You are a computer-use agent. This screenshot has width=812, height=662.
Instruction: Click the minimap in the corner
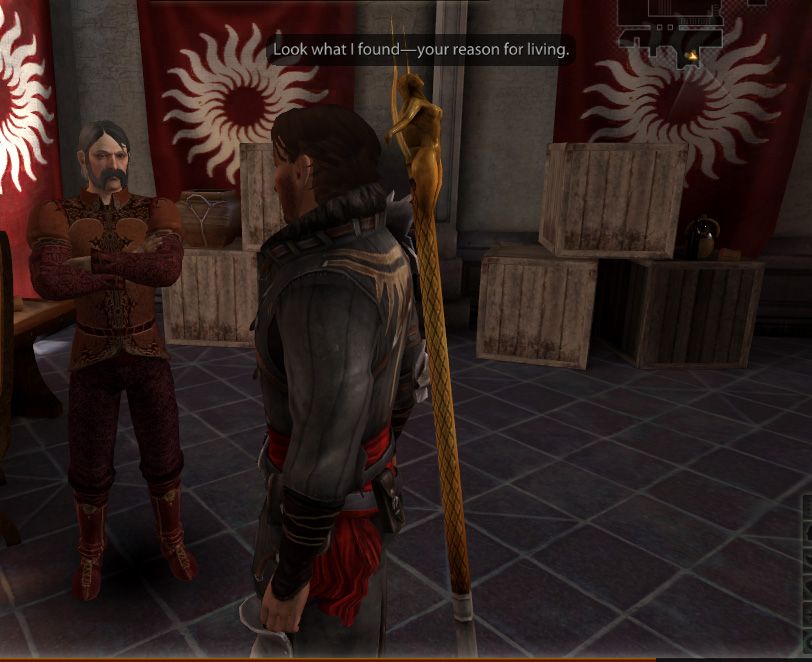pos(672,30)
